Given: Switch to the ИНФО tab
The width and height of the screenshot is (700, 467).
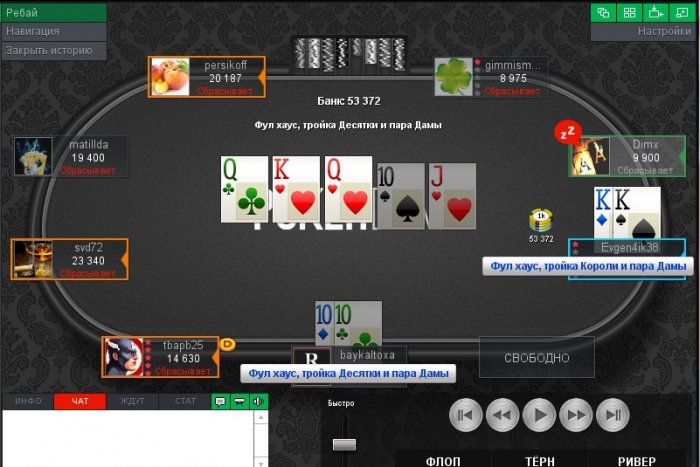Looking at the screenshot, I should point(28,401).
